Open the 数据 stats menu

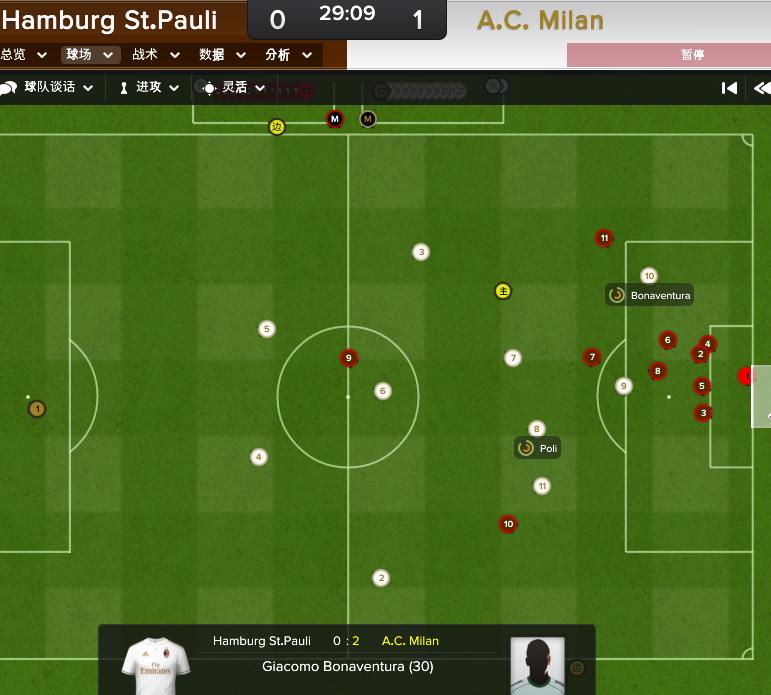coord(221,55)
